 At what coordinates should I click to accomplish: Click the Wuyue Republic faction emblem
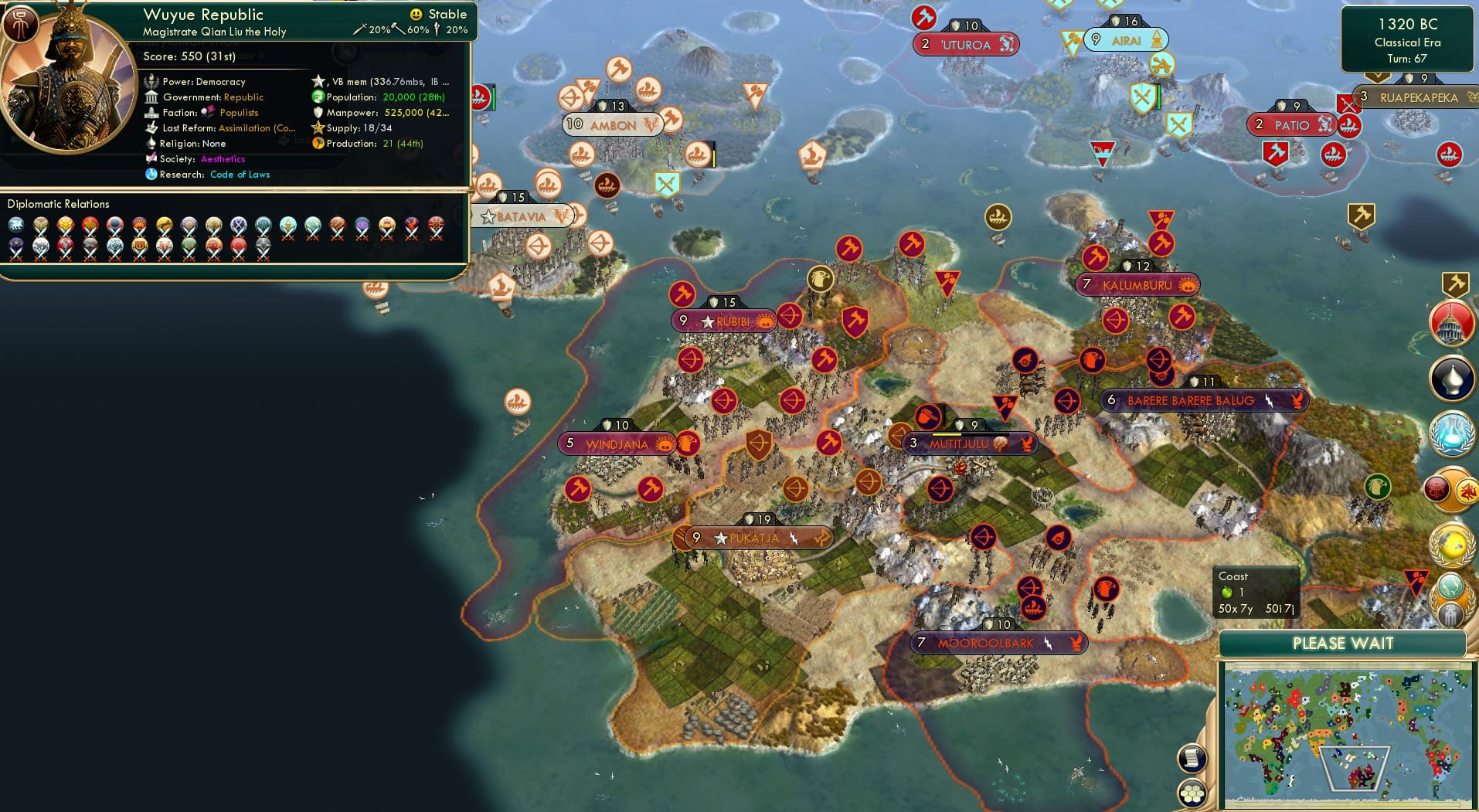pos(21,24)
